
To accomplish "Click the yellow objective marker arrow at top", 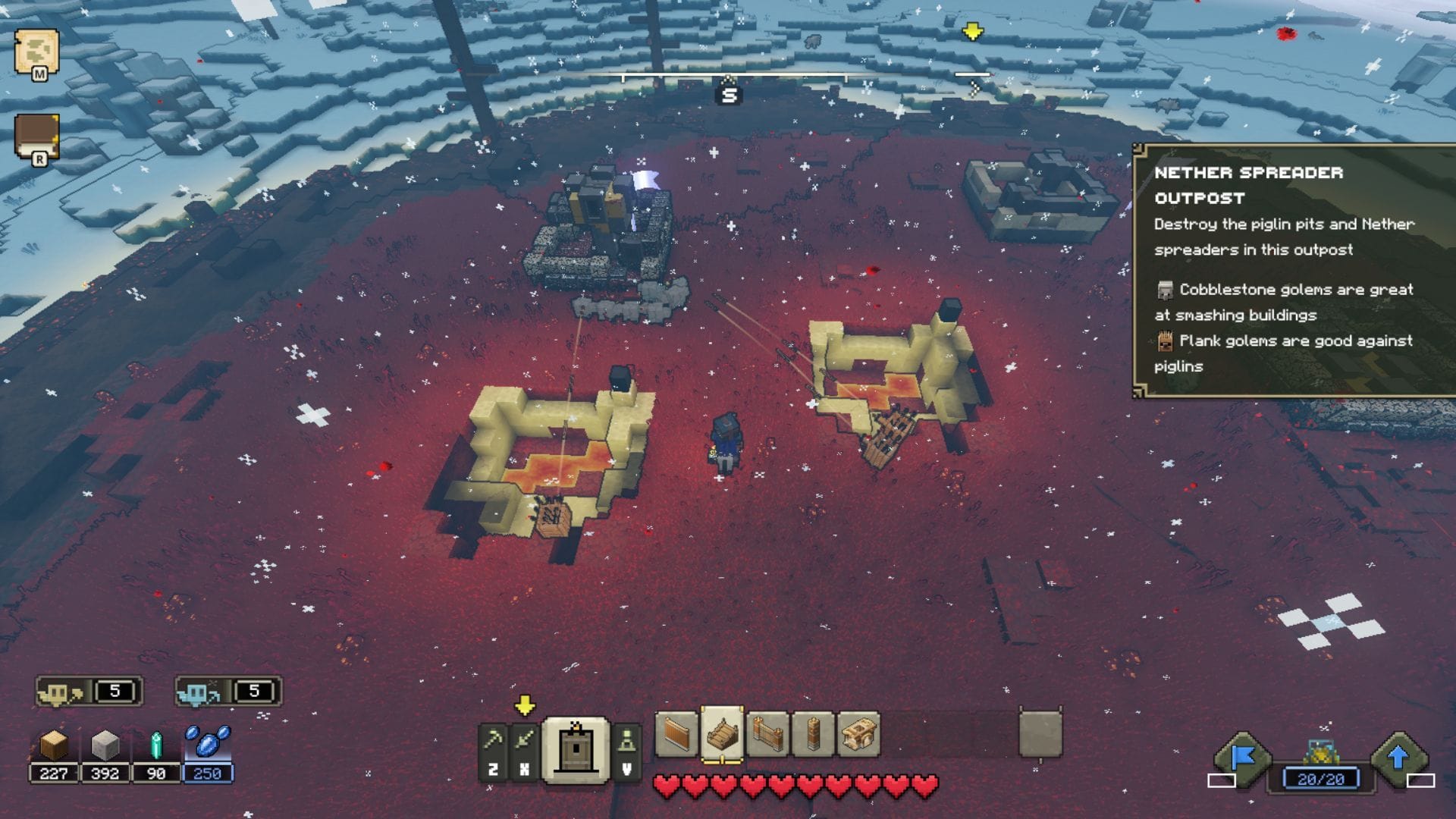I will coord(971,30).
